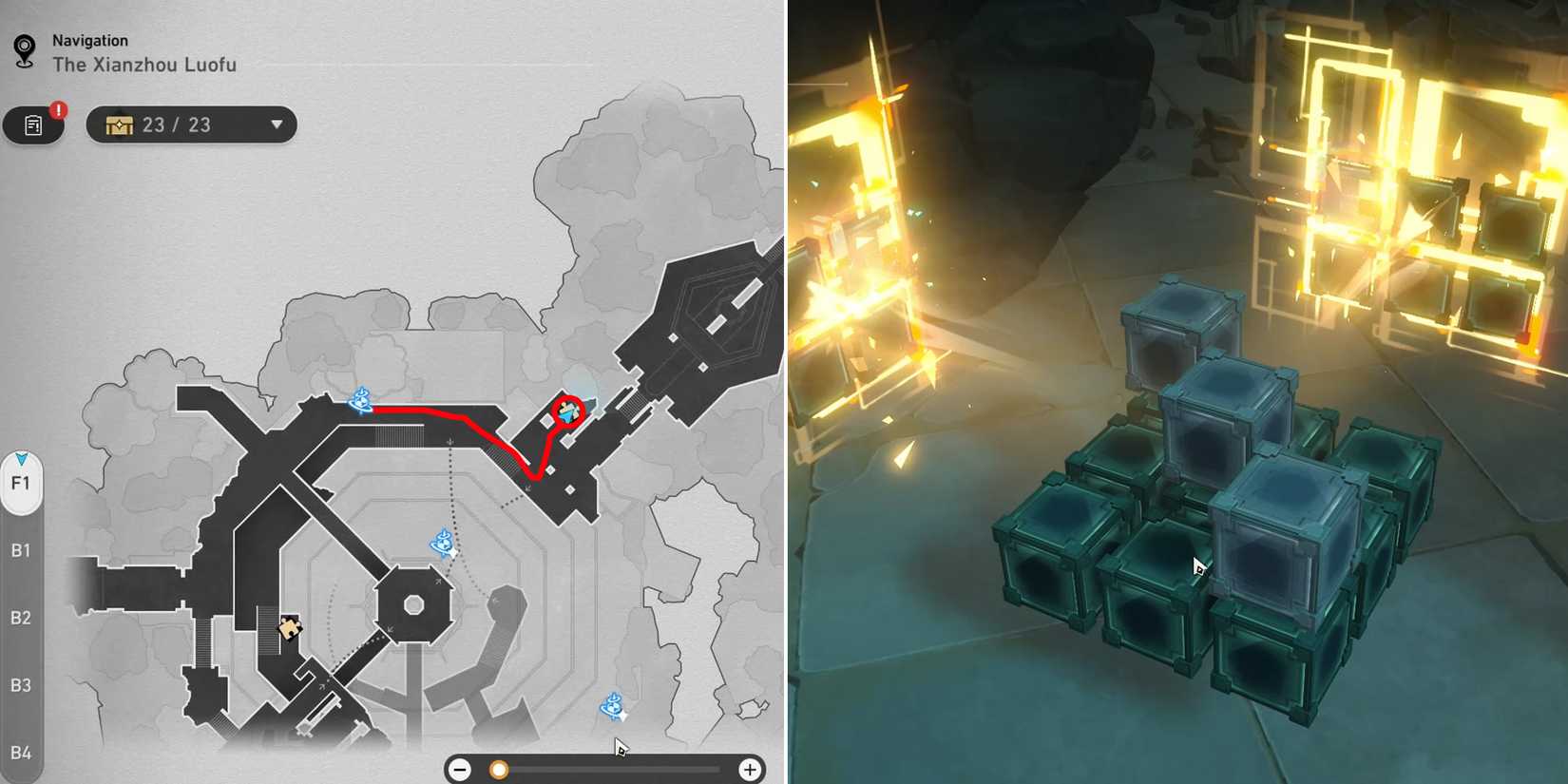This screenshot has height=784, width=1568.
Task: Switch to the B3 floor tab
Action: (x=21, y=685)
